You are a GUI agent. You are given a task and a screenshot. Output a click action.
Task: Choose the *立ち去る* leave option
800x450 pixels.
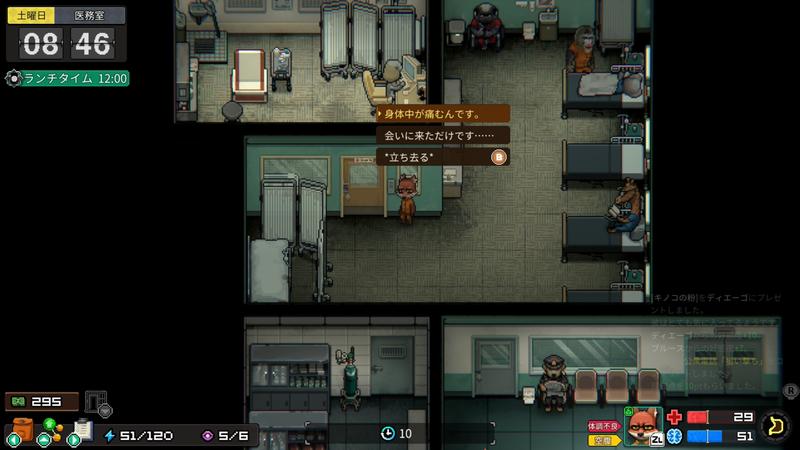pyautogui.click(x=441, y=157)
